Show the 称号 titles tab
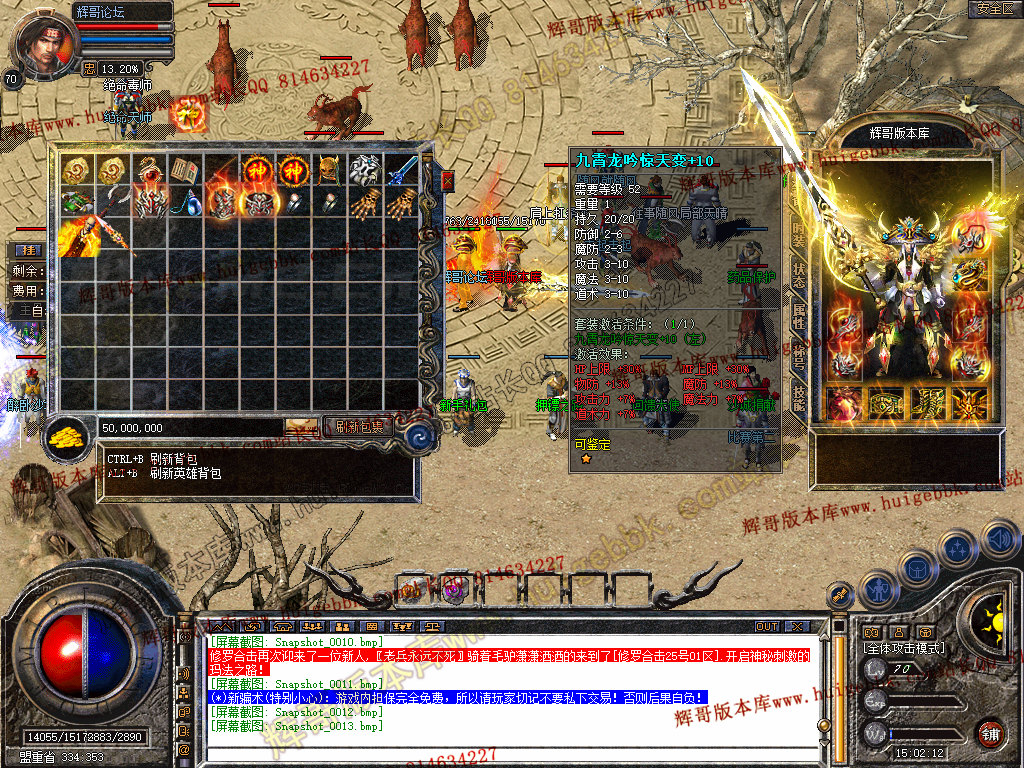 pos(799,357)
